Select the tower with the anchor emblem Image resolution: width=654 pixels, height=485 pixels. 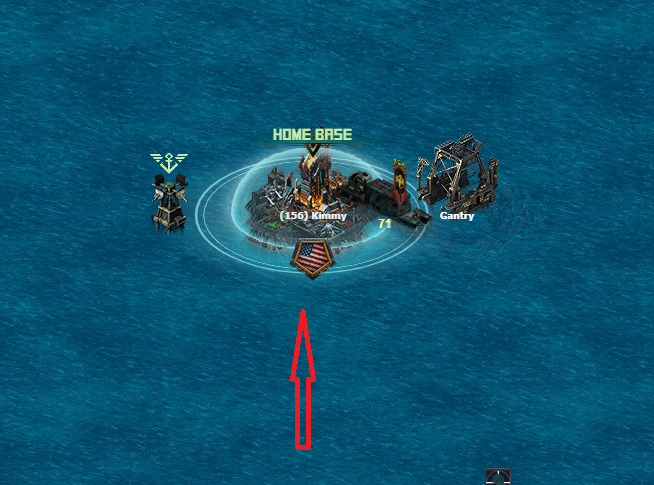point(168,200)
